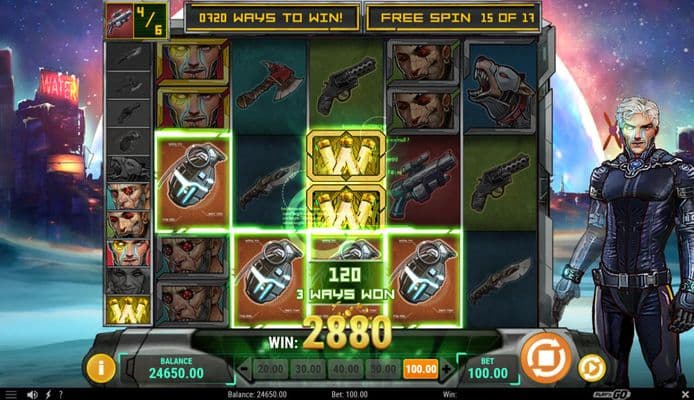Open help with the question mark icon
This screenshot has height=400, width=694.
point(61,394)
